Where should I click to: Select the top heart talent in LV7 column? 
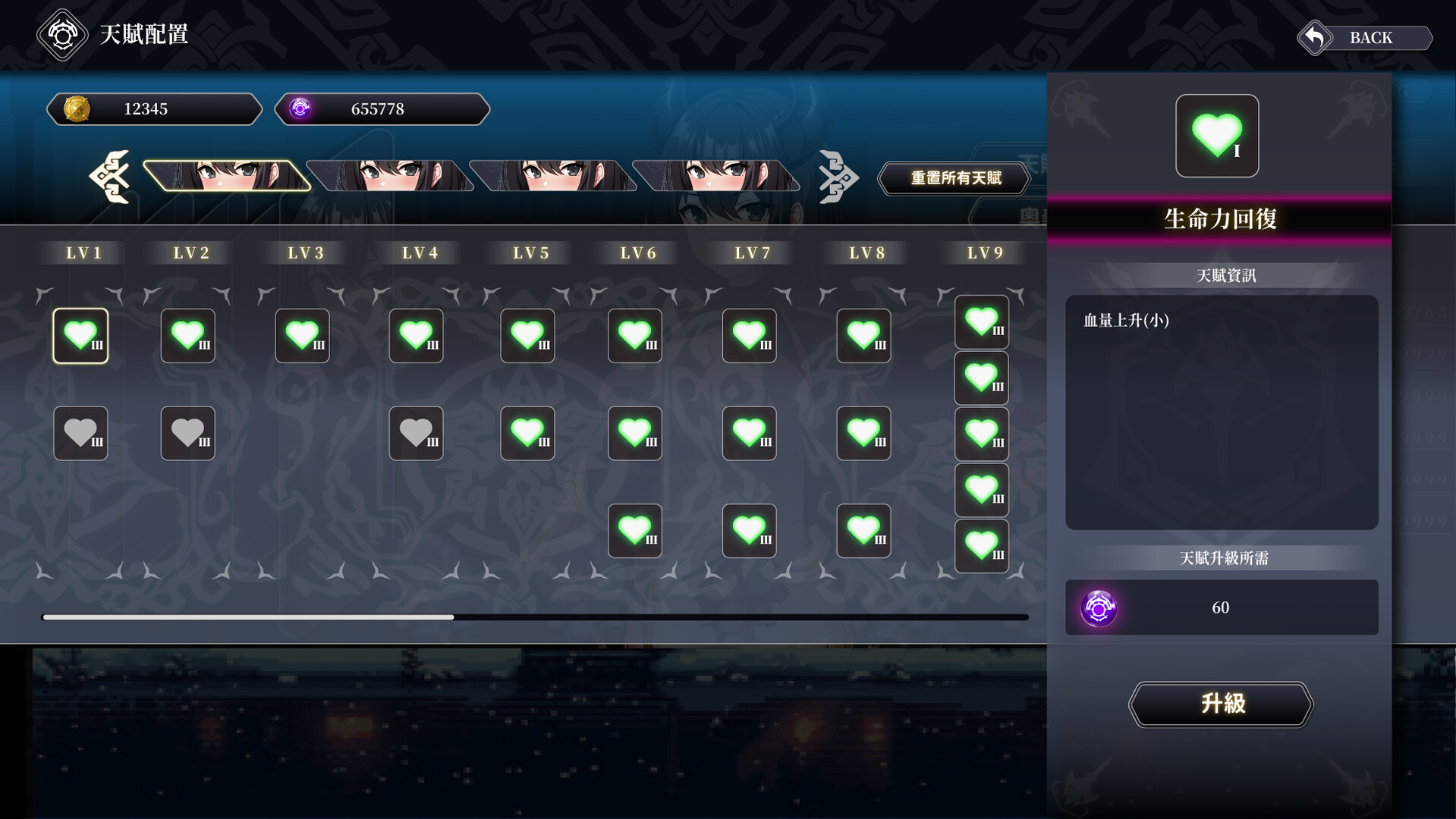click(749, 335)
